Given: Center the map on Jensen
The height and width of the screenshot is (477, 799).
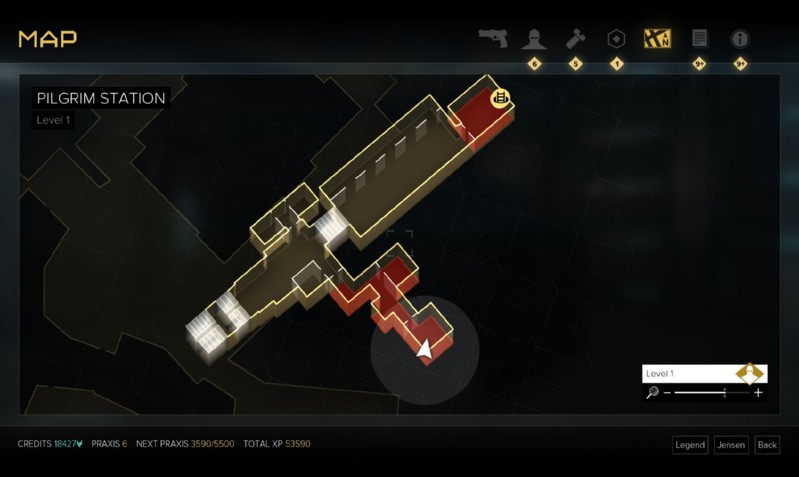Looking at the screenshot, I should point(731,444).
